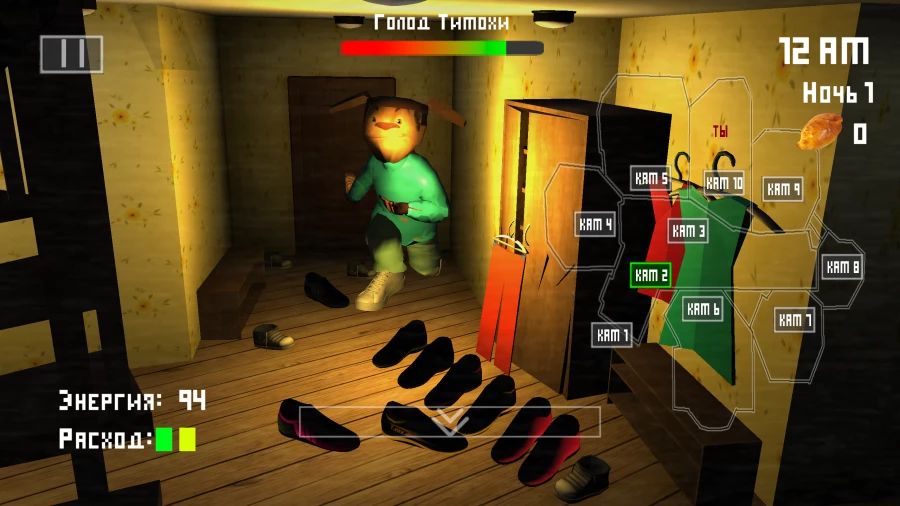Lower the camera monitor with the down-arrow bar
Screen dimensions: 900x506
point(450,422)
